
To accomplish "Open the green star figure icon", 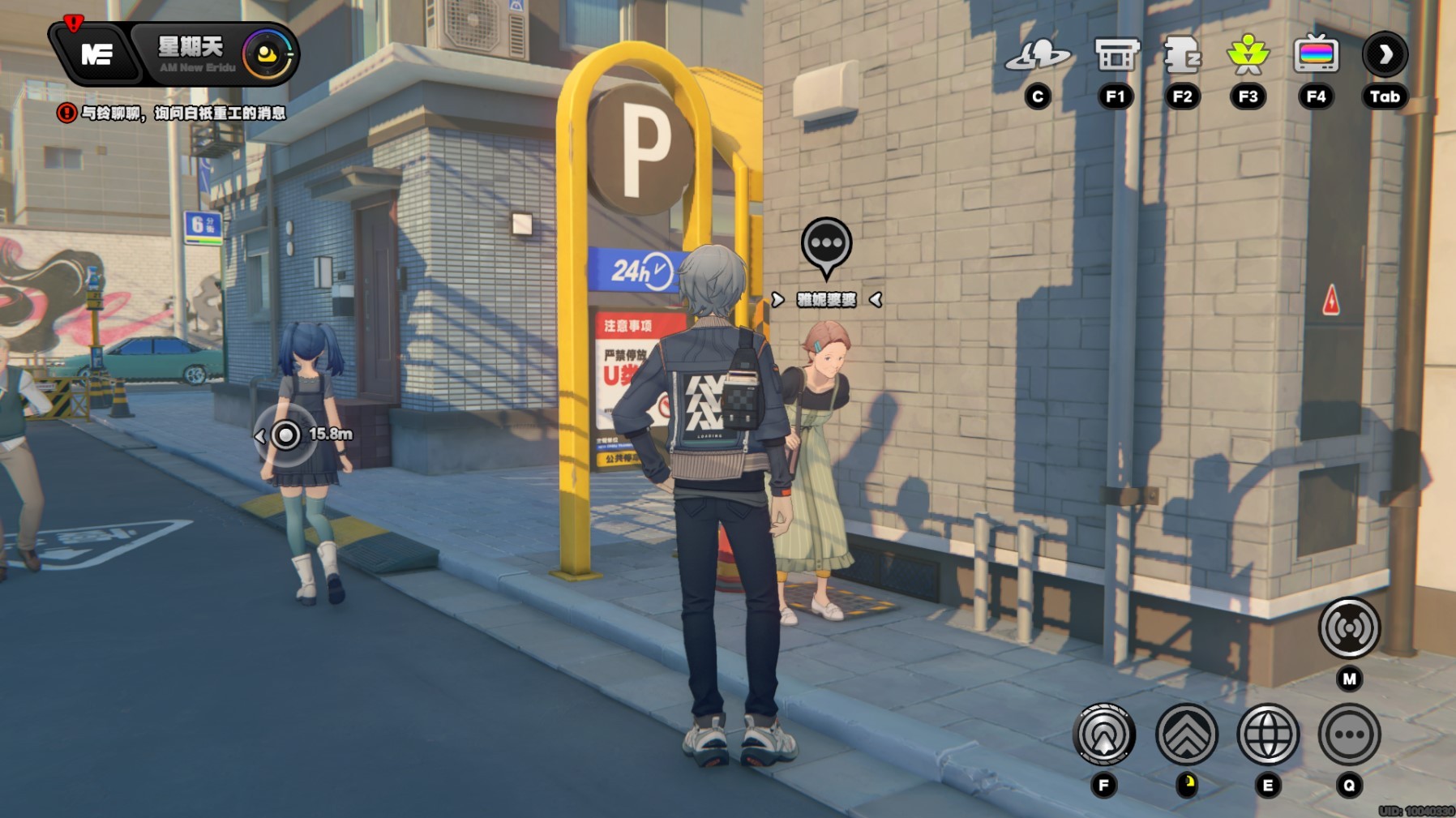I will [x=1248, y=55].
